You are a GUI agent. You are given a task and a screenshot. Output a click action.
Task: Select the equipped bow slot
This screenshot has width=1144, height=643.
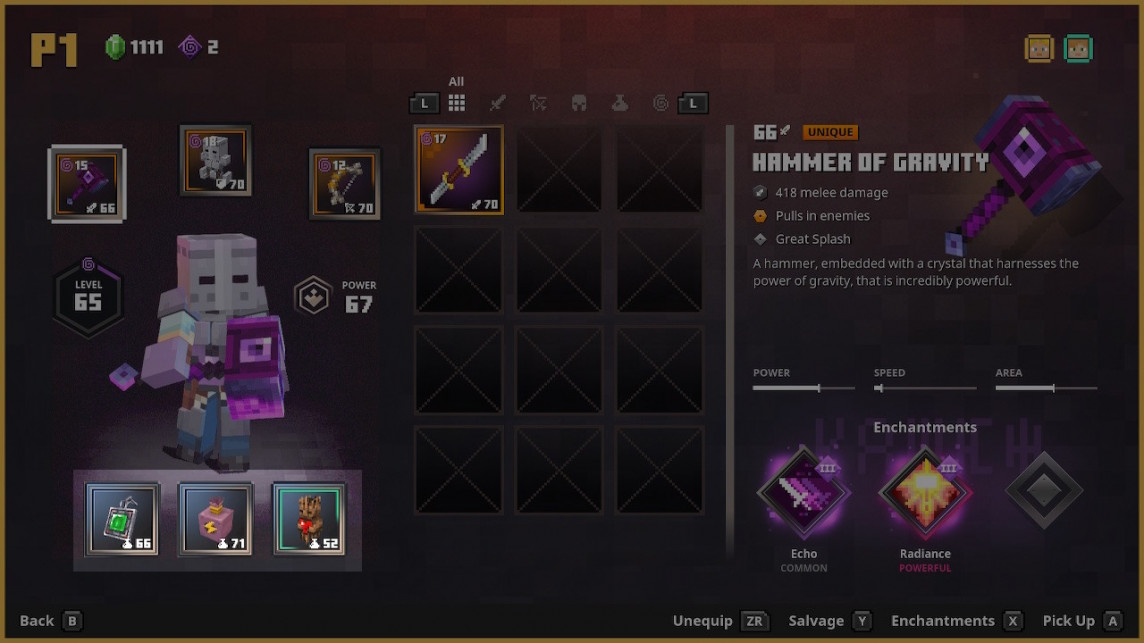[x=345, y=184]
